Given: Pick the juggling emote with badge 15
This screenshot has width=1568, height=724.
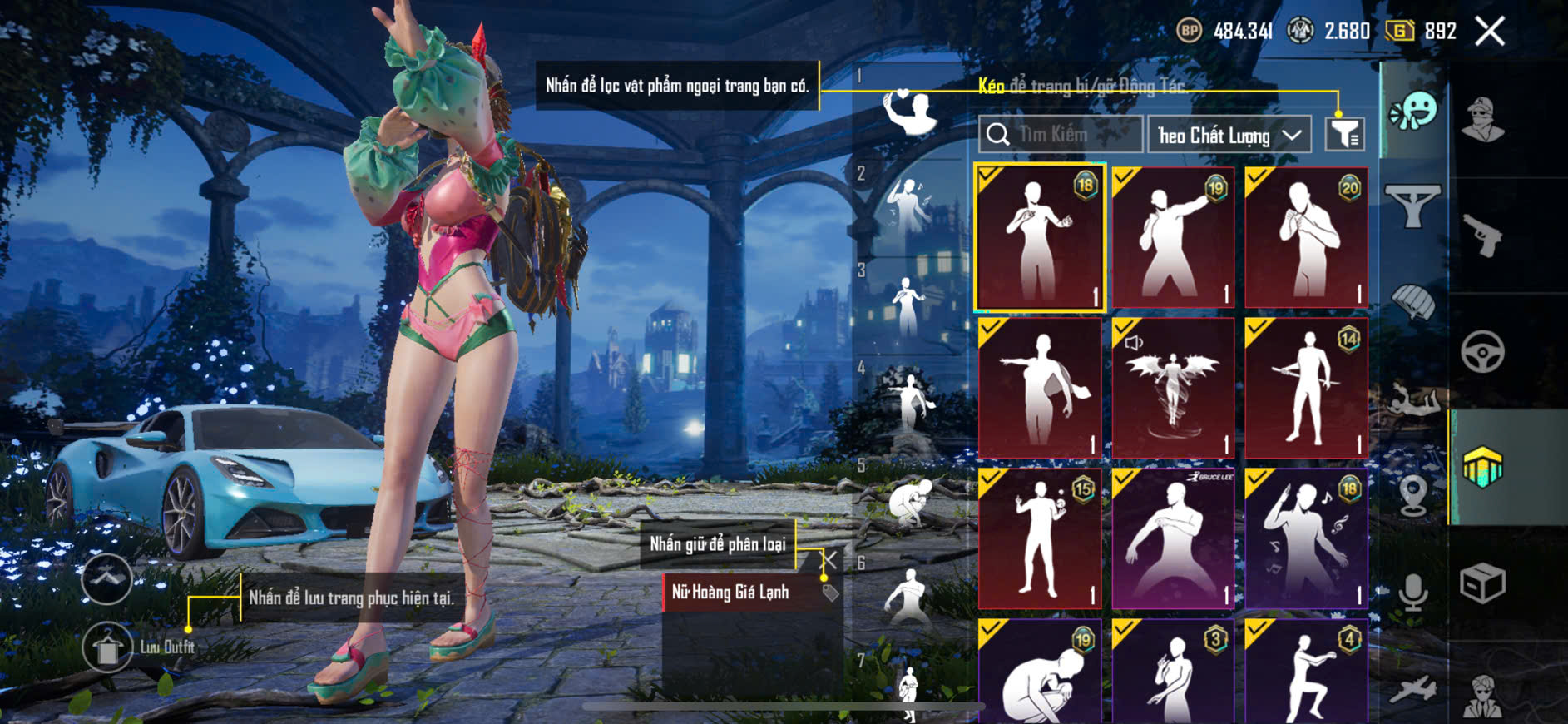Looking at the screenshot, I should pos(1040,538).
